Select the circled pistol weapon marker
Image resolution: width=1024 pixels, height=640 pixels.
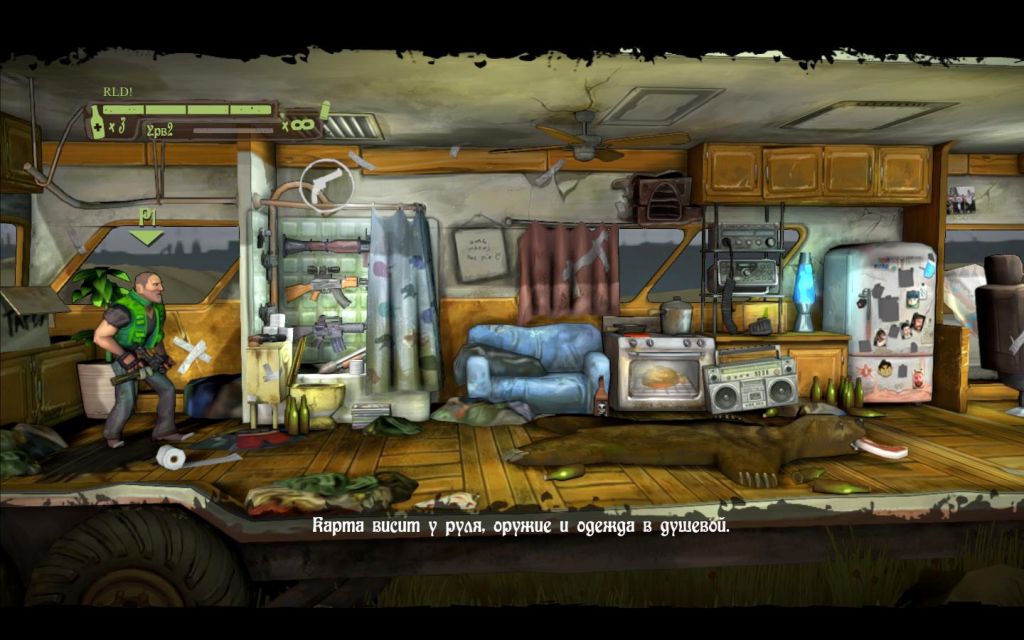point(325,183)
